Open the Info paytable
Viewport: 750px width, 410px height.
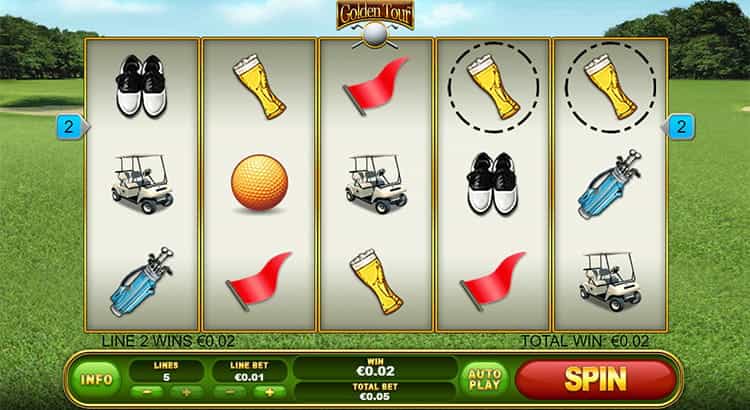(x=95, y=379)
